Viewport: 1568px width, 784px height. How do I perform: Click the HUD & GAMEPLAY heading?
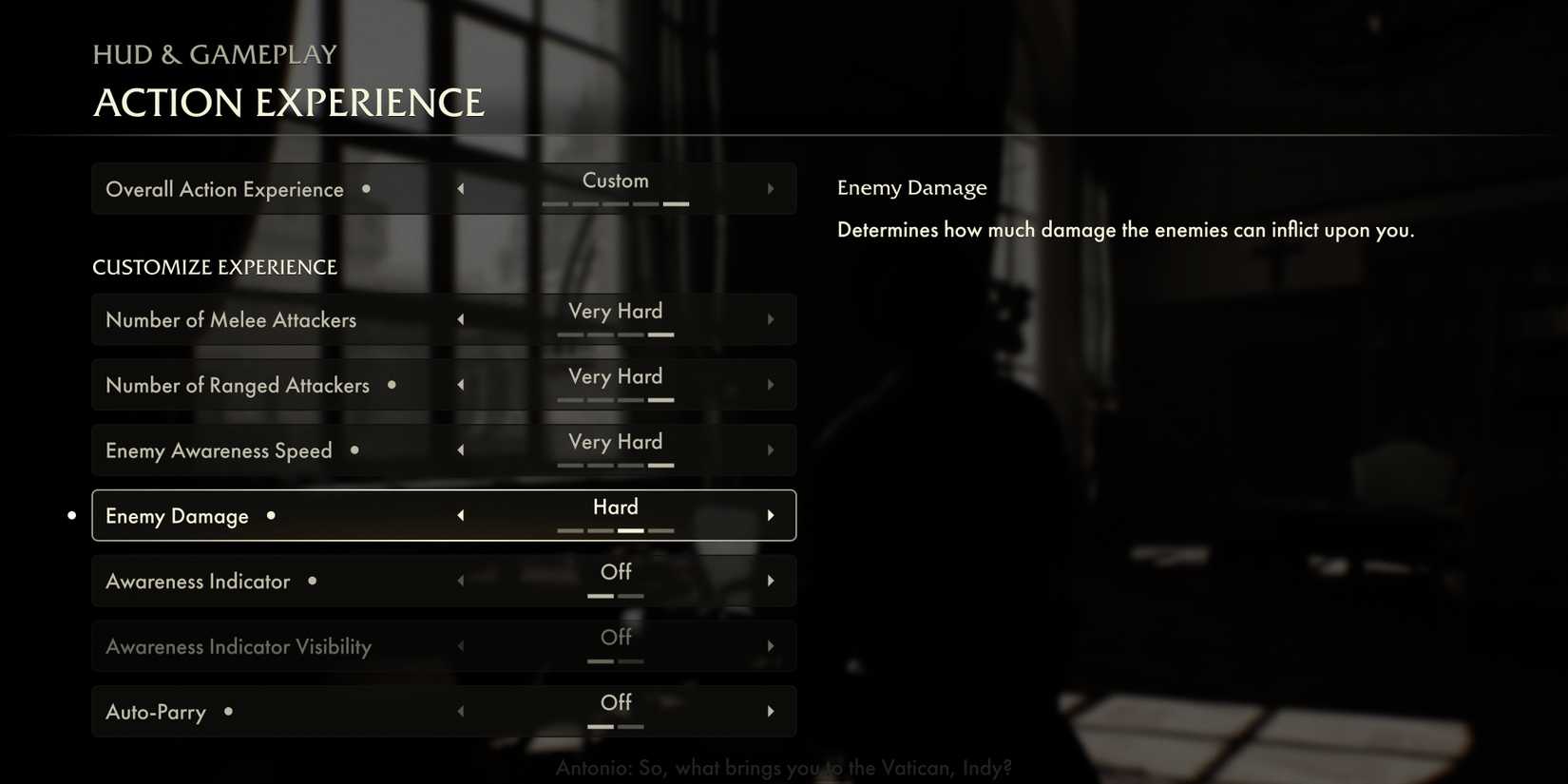[x=214, y=54]
